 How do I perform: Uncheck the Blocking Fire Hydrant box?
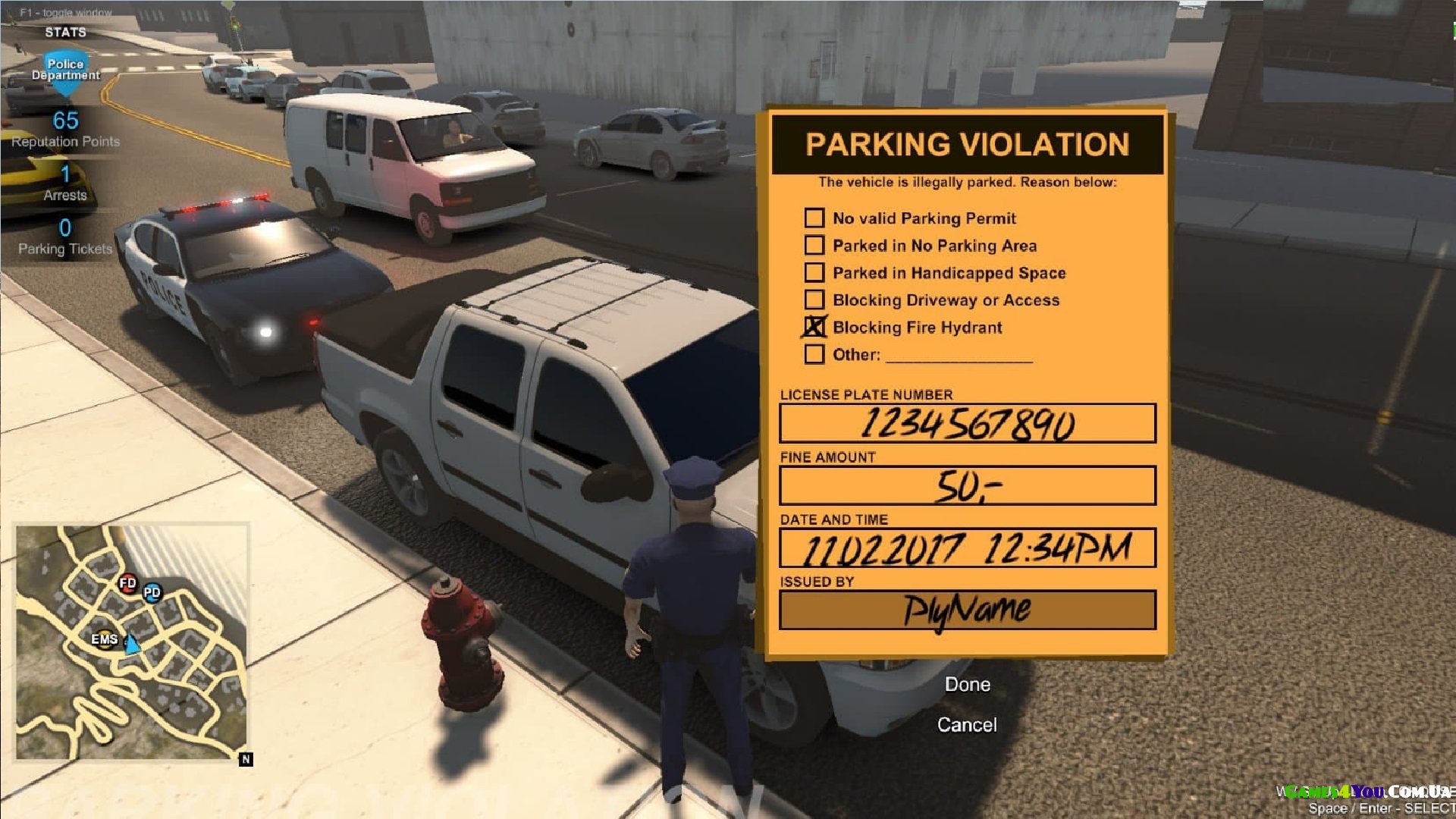(x=814, y=328)
